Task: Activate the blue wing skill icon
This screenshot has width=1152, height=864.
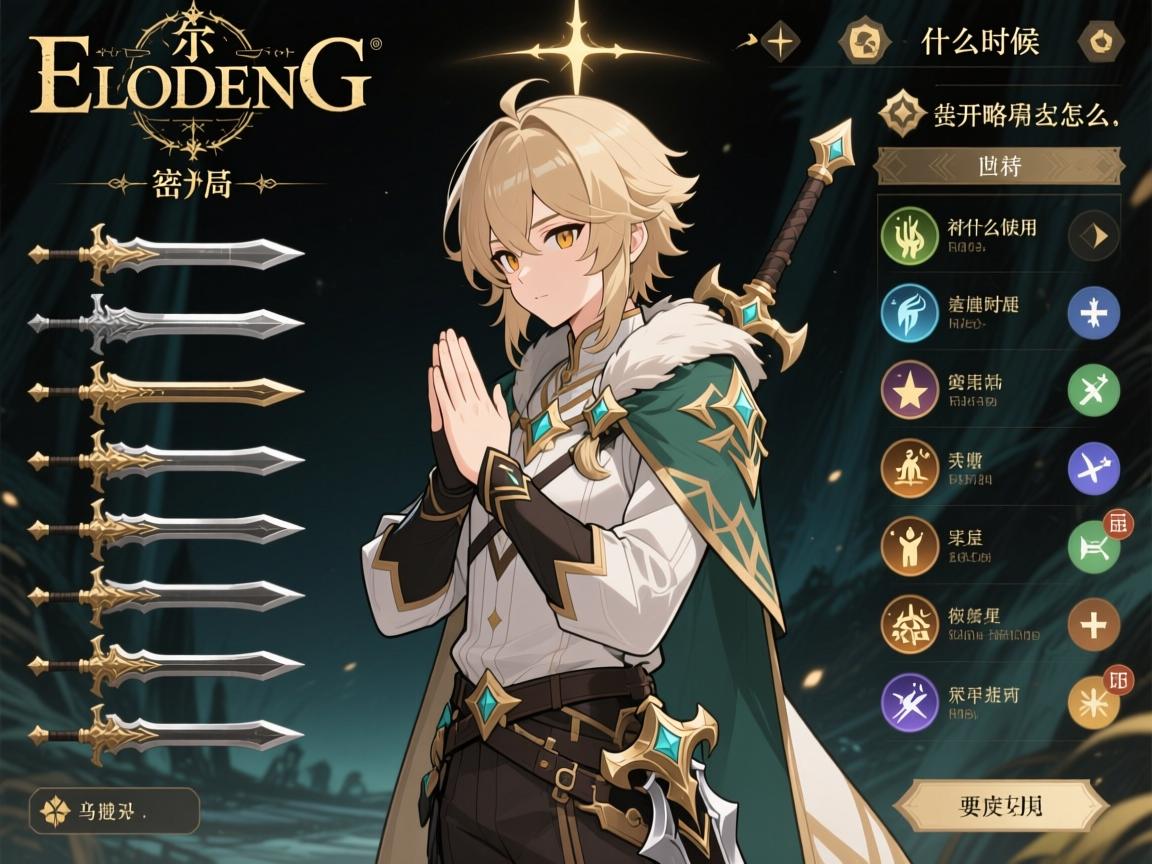Action: 909,312
